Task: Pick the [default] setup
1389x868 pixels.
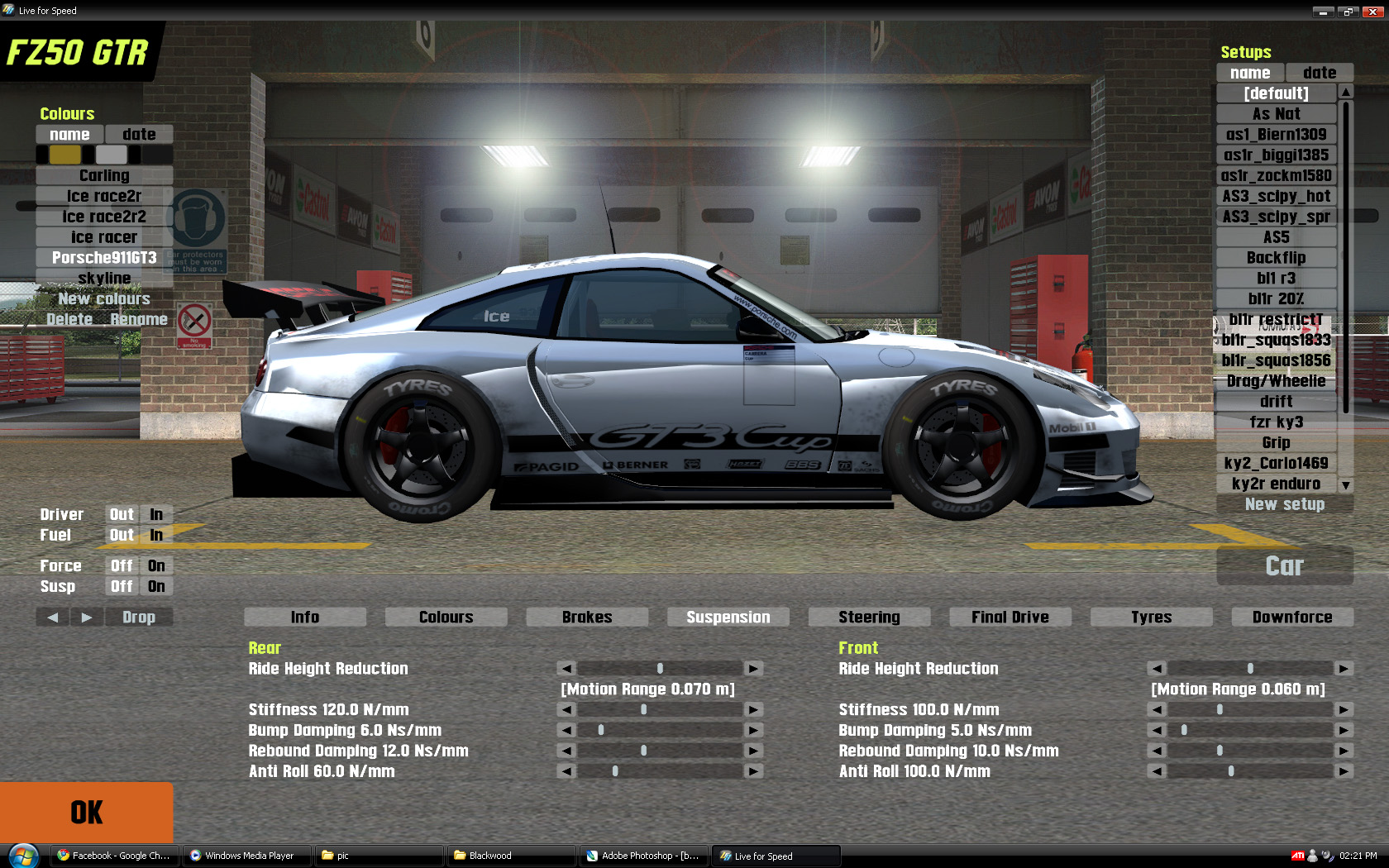Action: point(1276,93)
